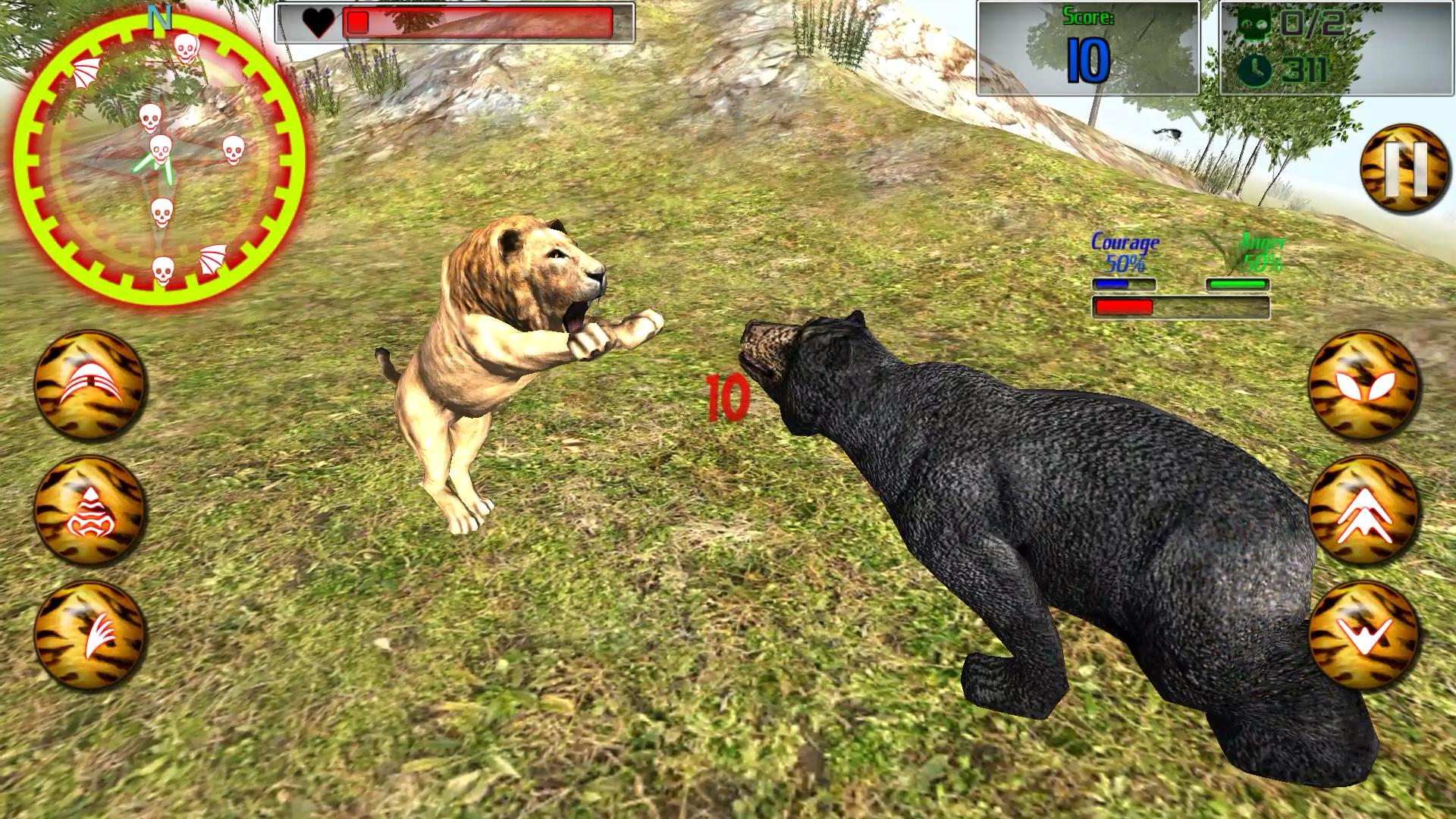This screenshot has height=819, width=1456.
Task: Tap the heart icon on the health bar
Action: 319,24
